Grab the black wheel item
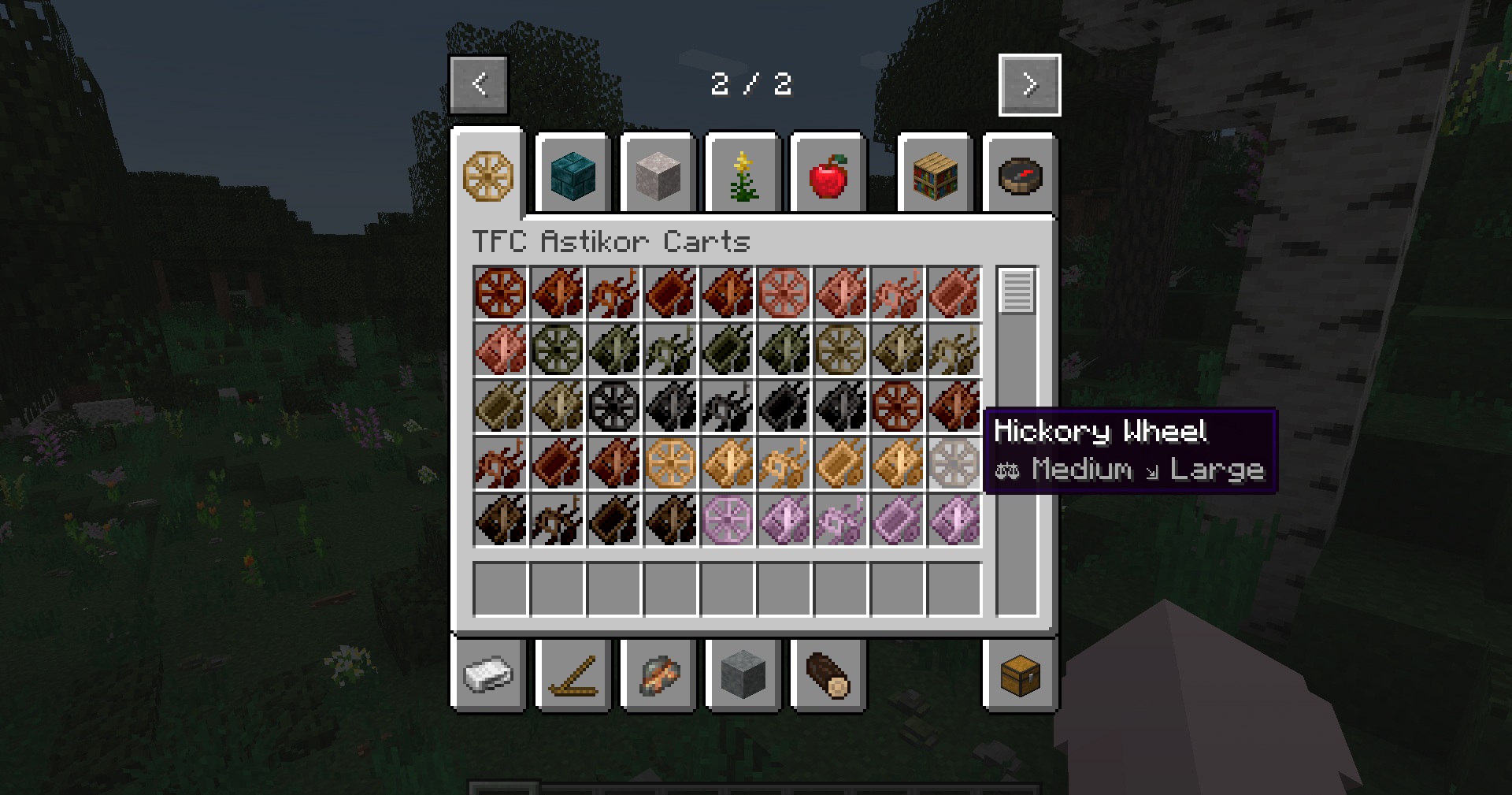This screenshot has height=795, width=1512. 614,407
